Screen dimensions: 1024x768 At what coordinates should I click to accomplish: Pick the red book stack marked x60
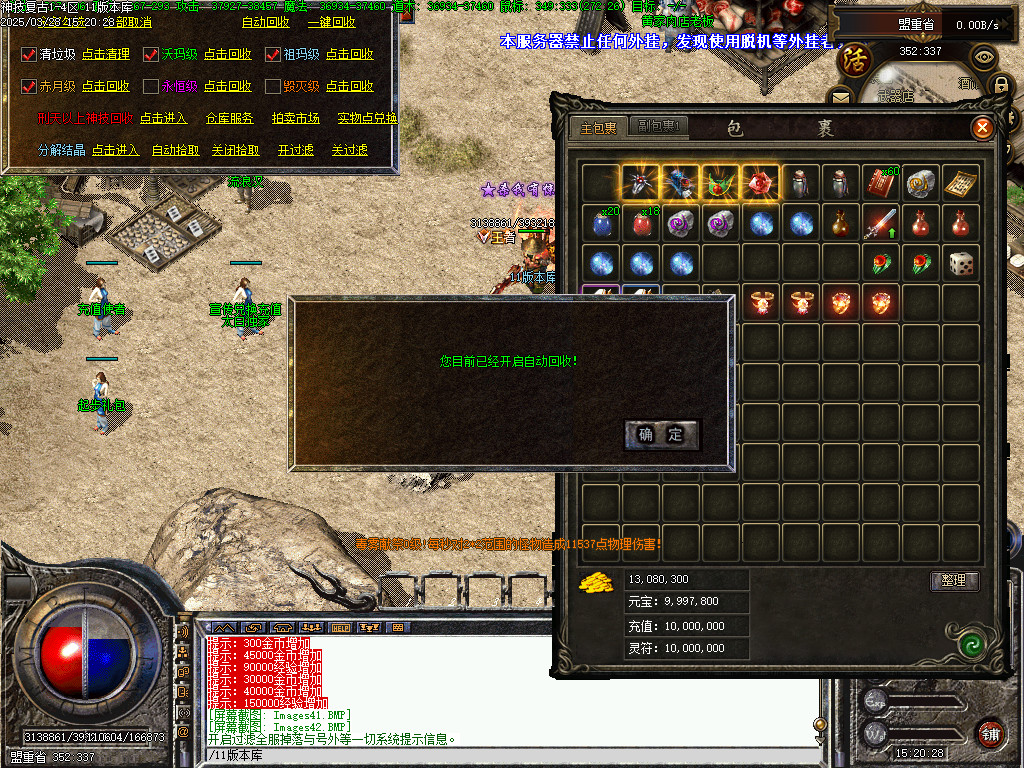pos(881,183)
